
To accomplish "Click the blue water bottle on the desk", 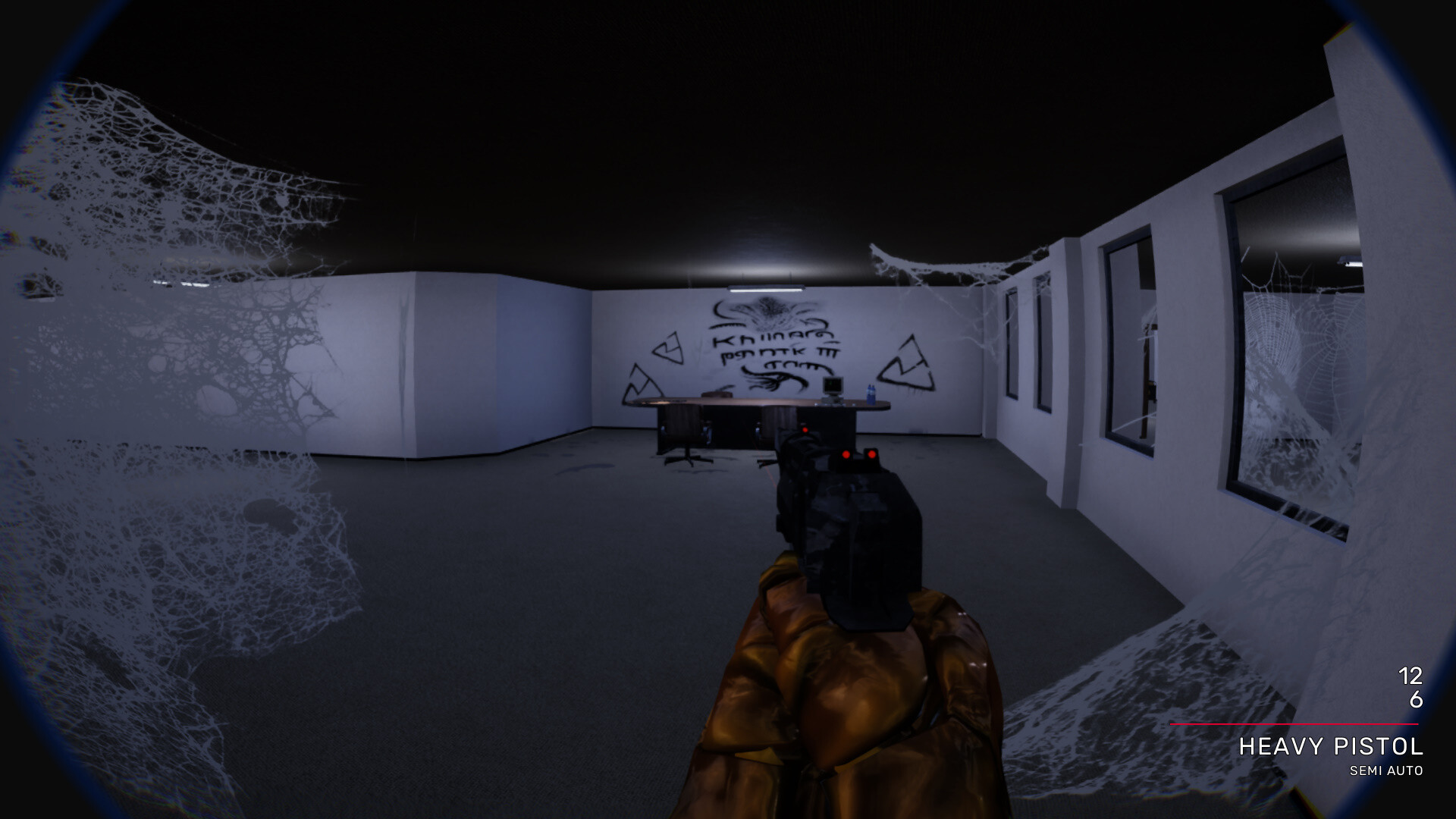I will (x=871, y=392).
